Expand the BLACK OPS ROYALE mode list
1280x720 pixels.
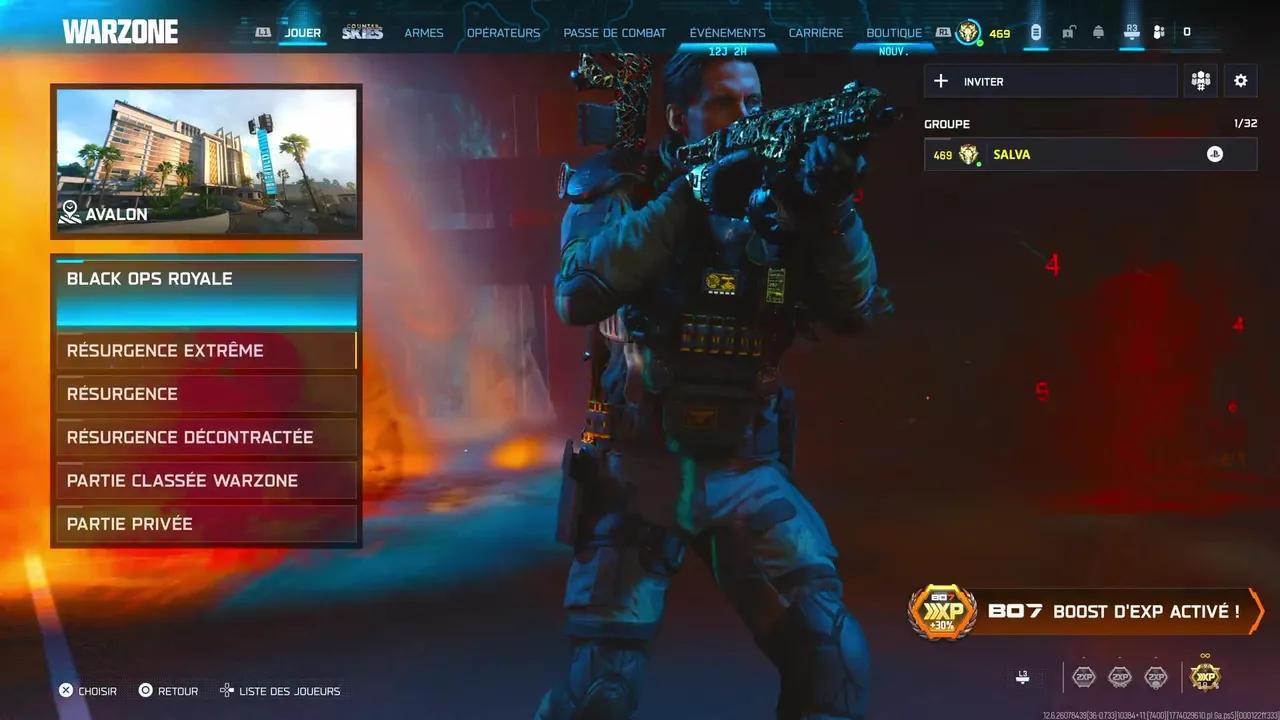(206, 279)
